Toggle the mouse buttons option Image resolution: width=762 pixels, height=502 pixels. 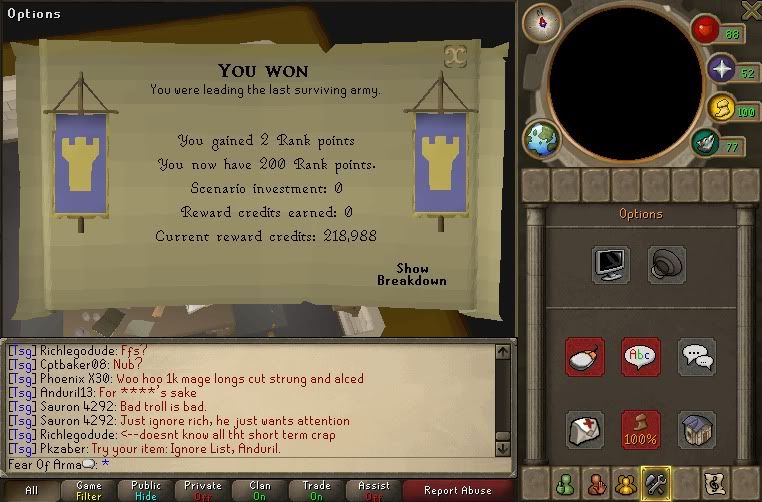tap(583, 357)
